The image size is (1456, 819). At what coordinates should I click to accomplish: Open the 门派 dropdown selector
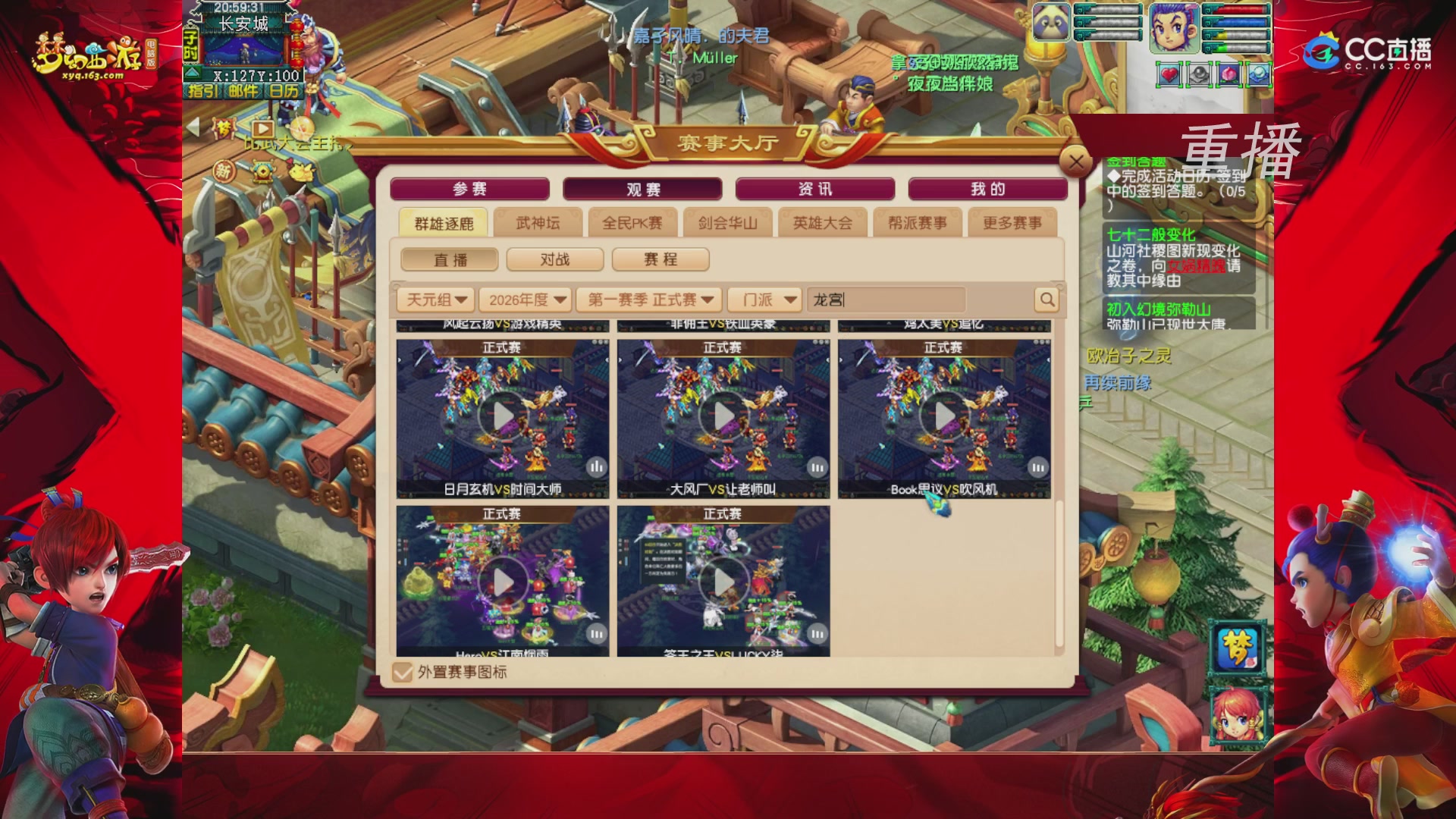click(x=764, y=300)
